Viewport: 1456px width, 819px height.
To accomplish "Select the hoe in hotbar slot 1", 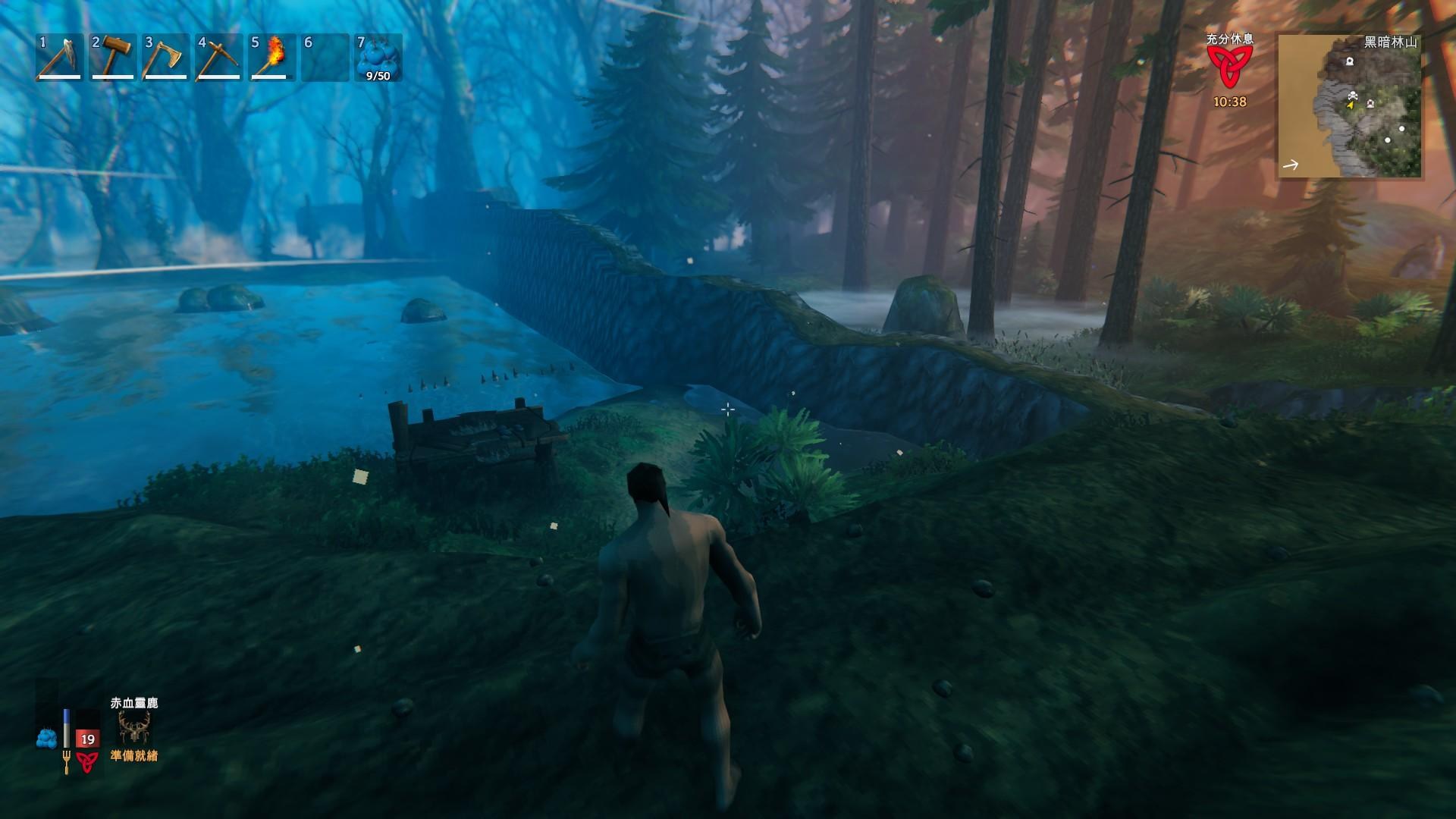I will tap(60, 57).
